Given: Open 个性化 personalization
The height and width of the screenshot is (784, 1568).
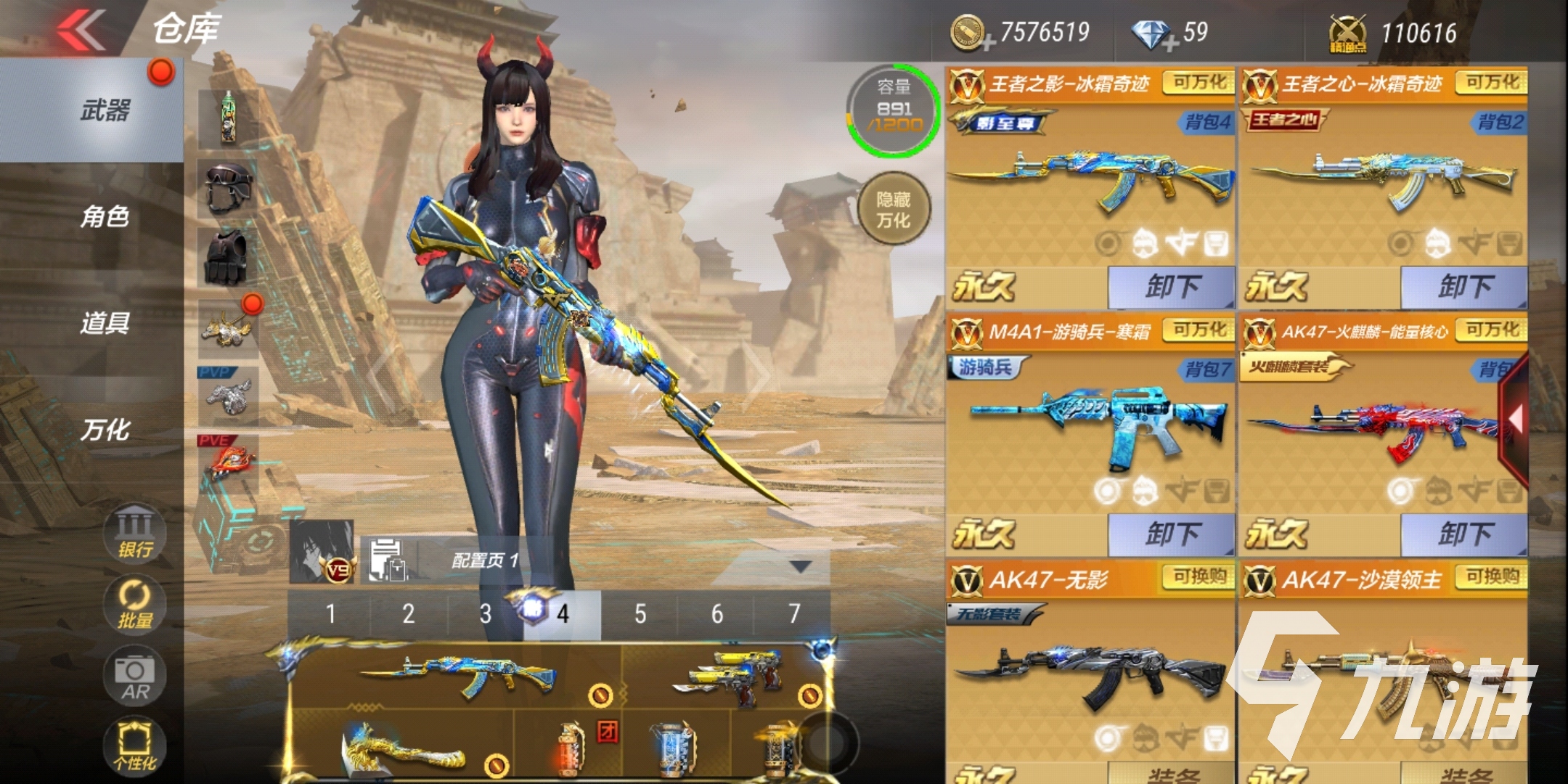Looking at the screenshot, I should (135, 746).
